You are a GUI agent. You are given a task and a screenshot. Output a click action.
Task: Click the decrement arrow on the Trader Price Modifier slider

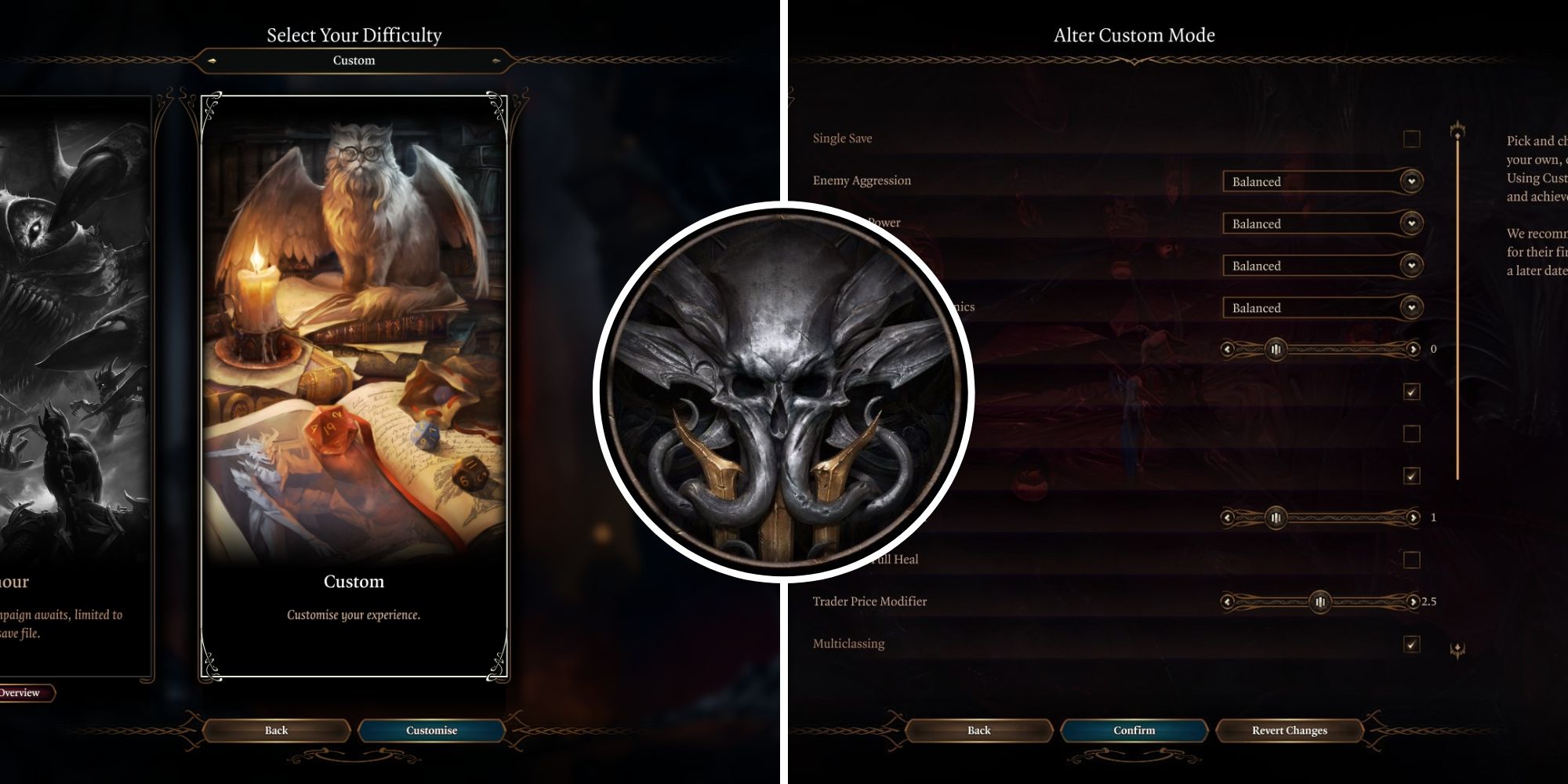click(1229, 601)
